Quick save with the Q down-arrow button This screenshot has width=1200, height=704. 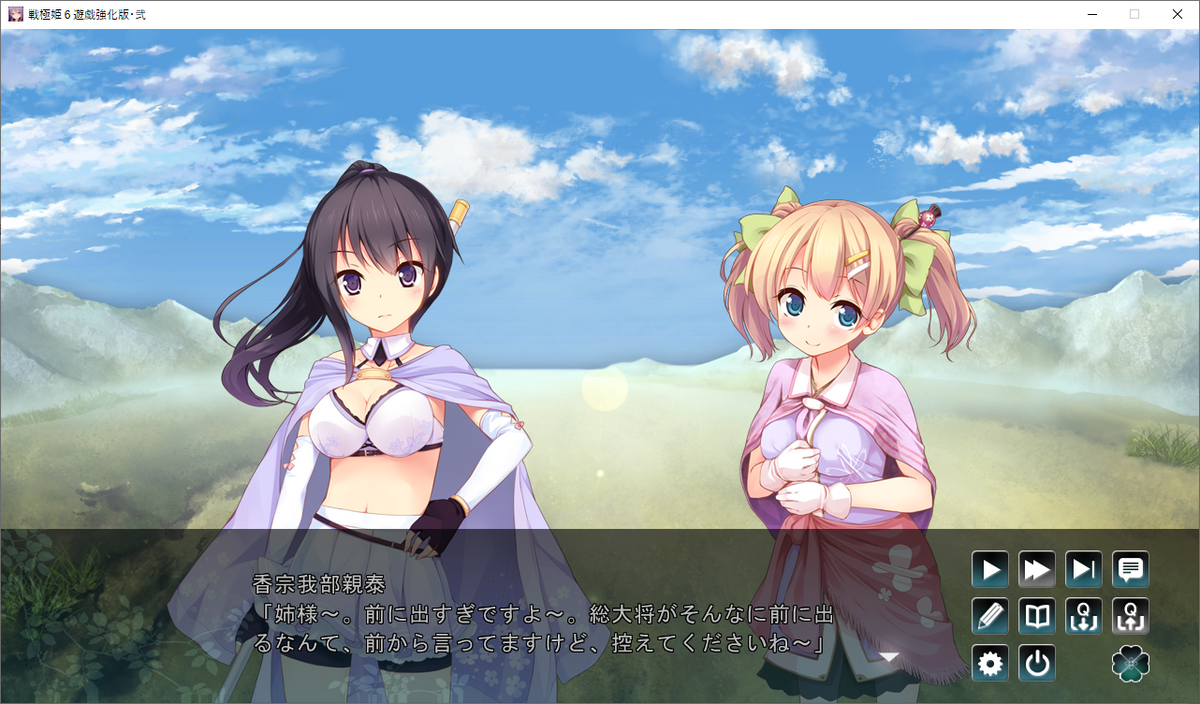pyautogui.click(x=1084, y=616)
